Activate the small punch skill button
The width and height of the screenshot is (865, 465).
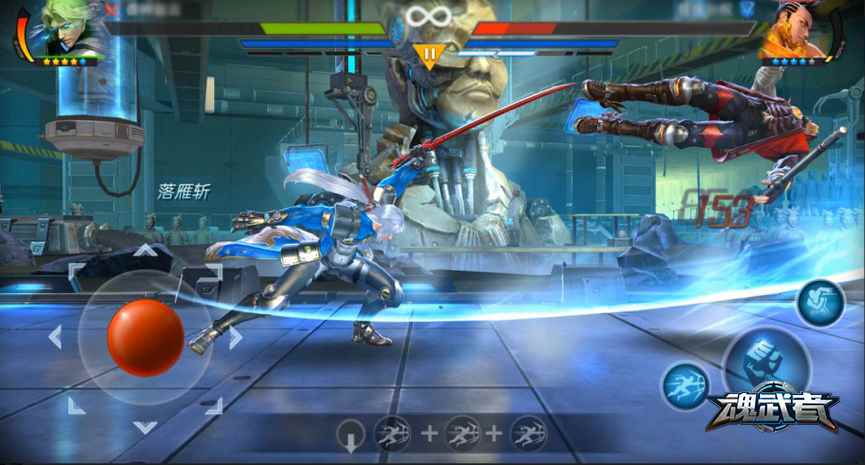click(820, 302)
